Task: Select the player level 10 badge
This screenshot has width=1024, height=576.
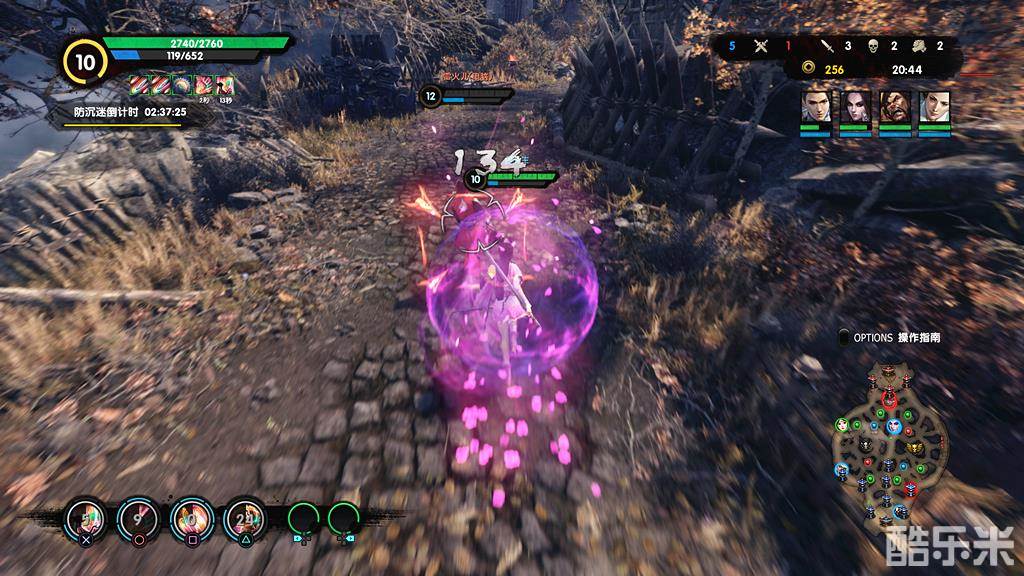Action: [x=82, y=61]
